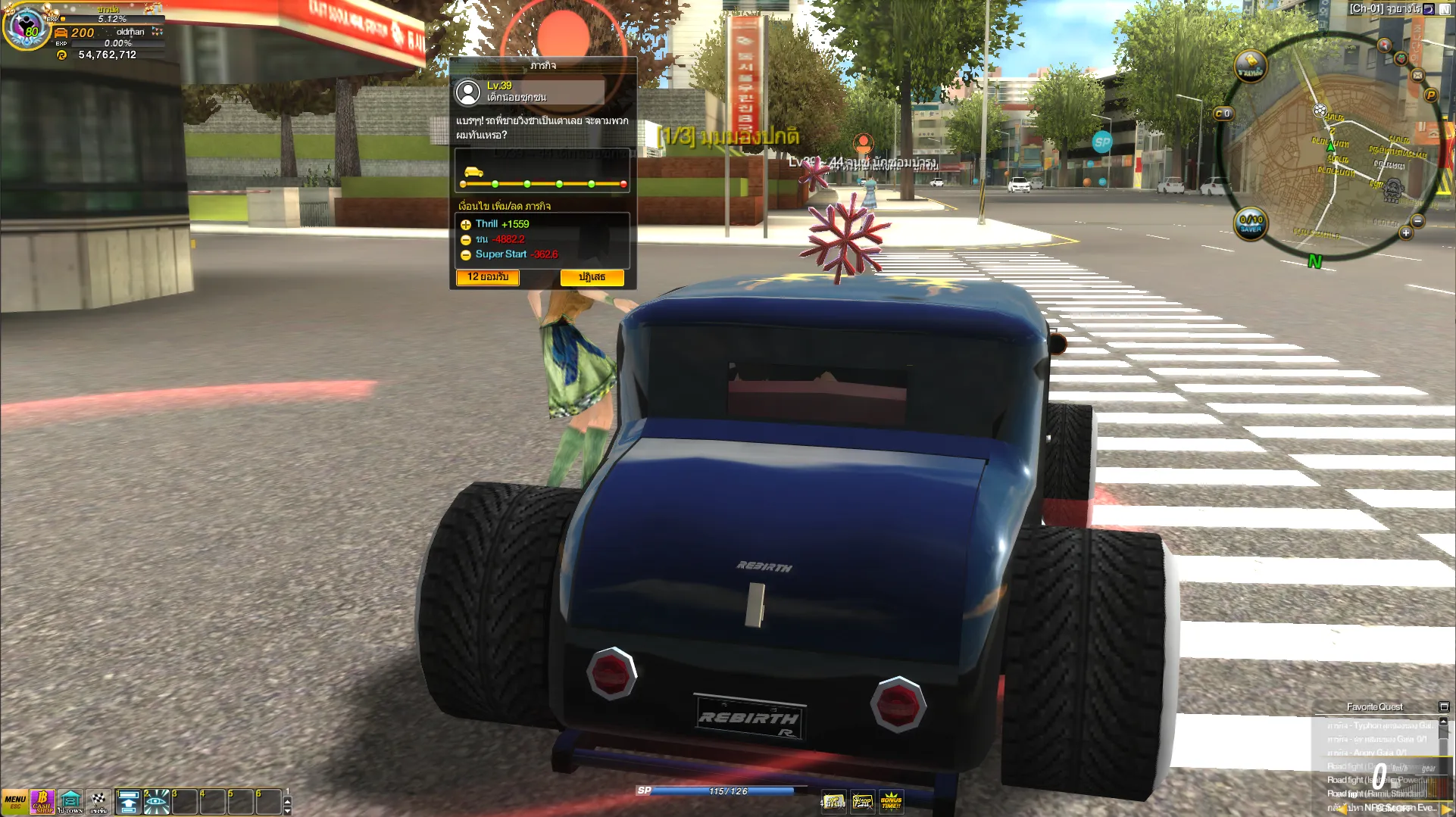Click the moon icon beside channel name

pos(1429,9)
